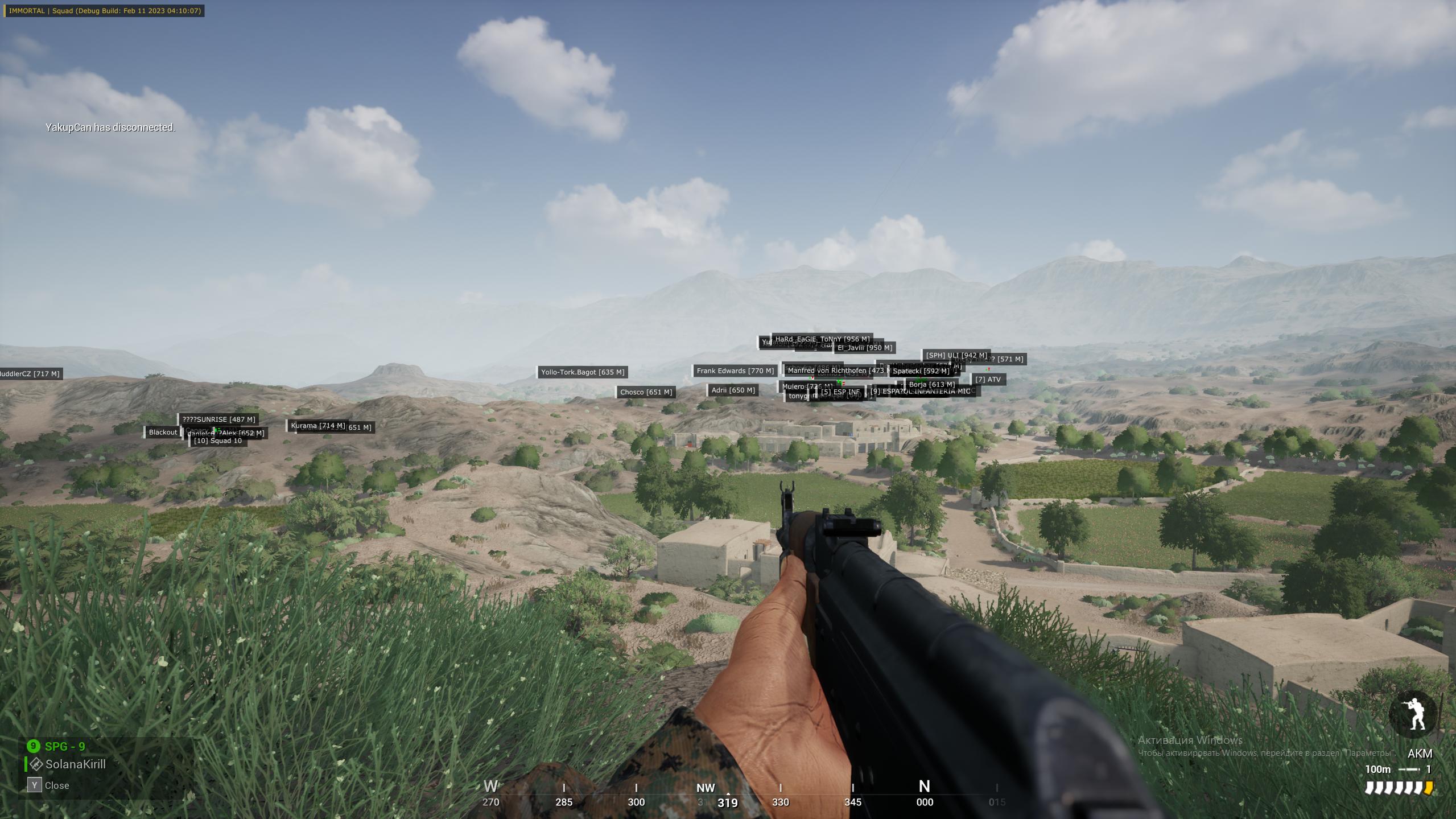Select the SPG - 9 squad header
1456x819 pixels.
click(x=64, y=746)
